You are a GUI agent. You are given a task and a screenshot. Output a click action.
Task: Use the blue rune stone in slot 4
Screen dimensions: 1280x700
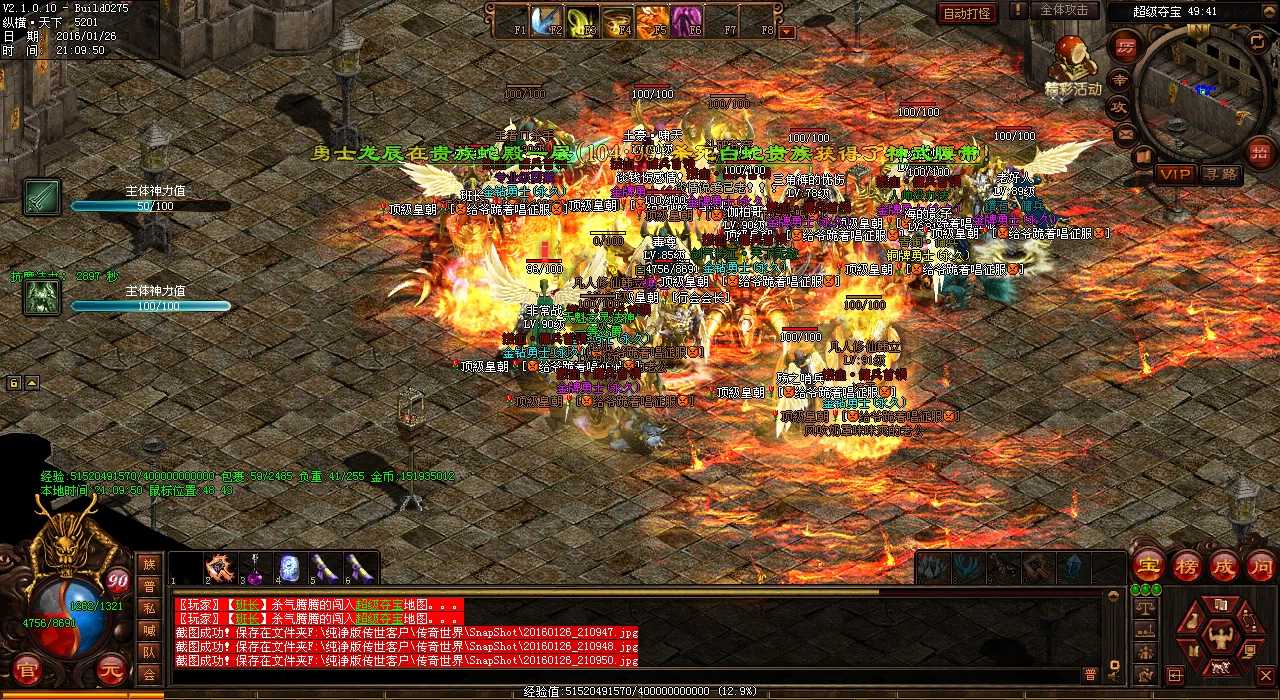(288, 569)
